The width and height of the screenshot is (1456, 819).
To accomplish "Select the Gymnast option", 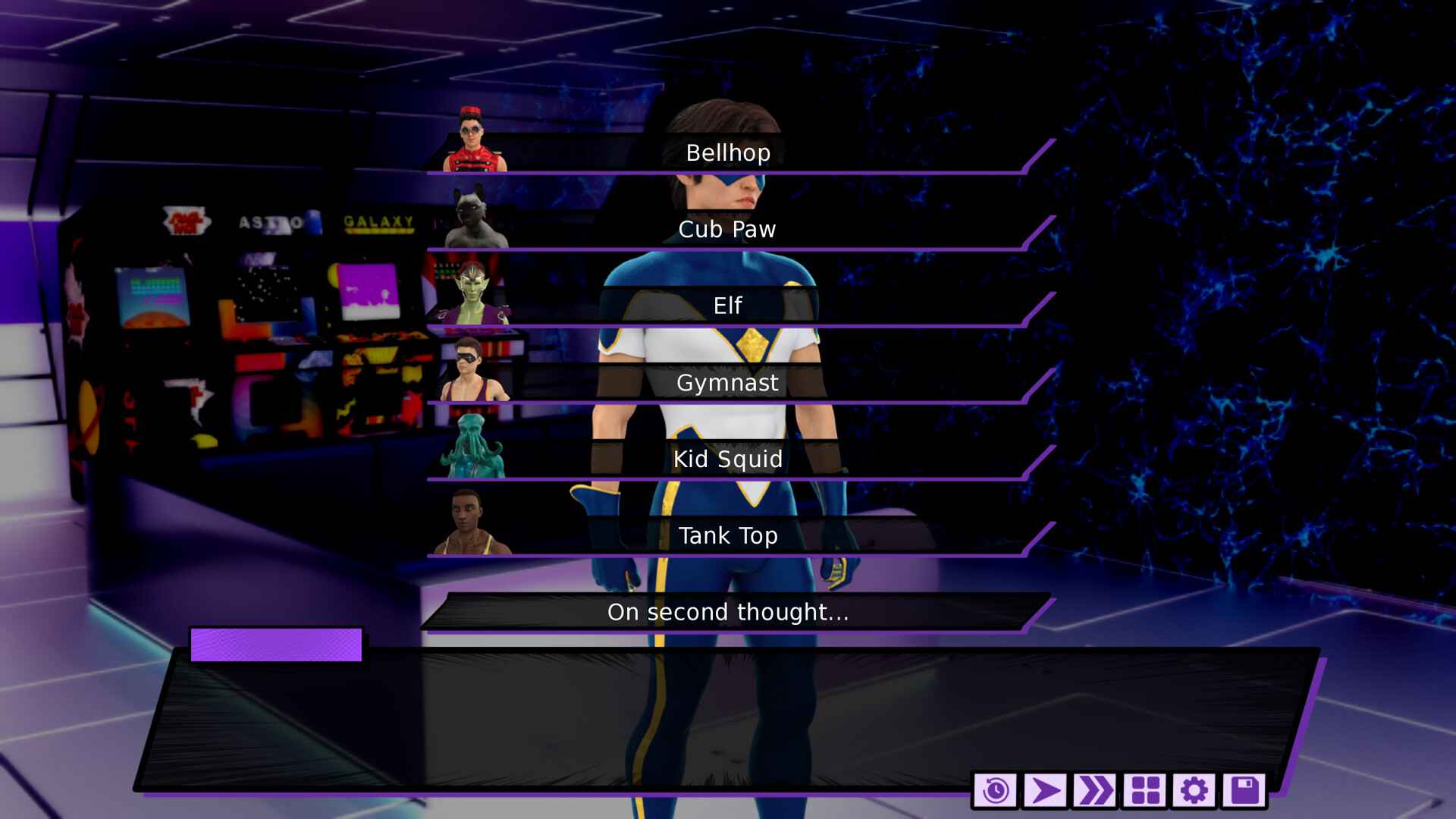I will click(728, 384).
